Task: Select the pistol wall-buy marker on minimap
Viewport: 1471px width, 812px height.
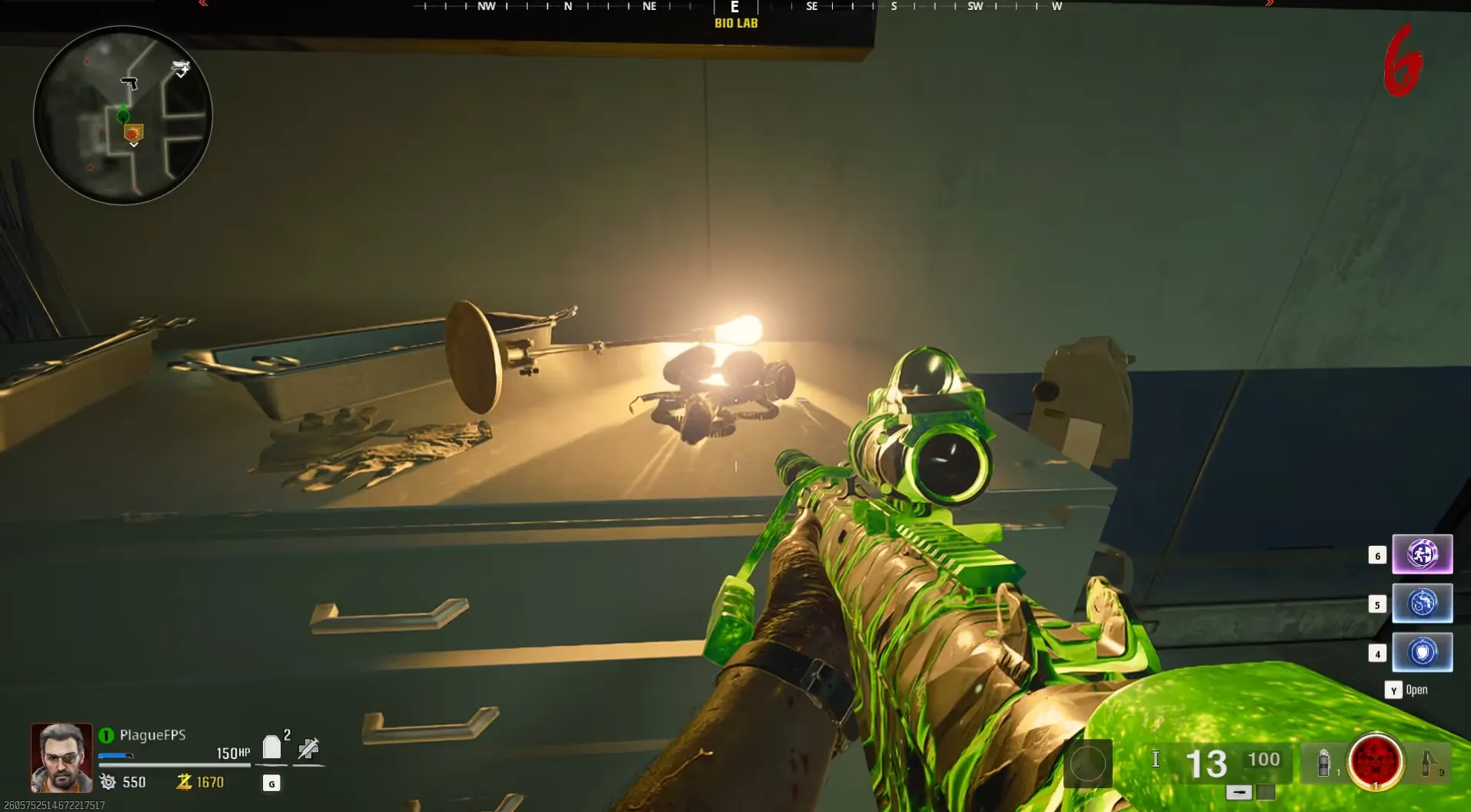Action: coord(129,82)
